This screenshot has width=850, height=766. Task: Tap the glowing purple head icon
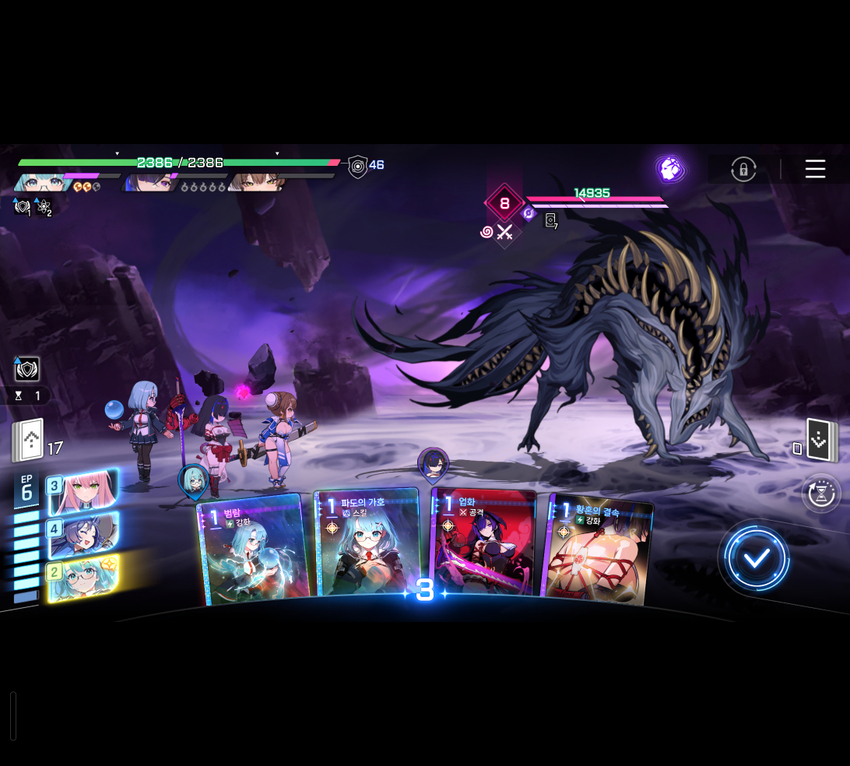click(x=670, y=168)
